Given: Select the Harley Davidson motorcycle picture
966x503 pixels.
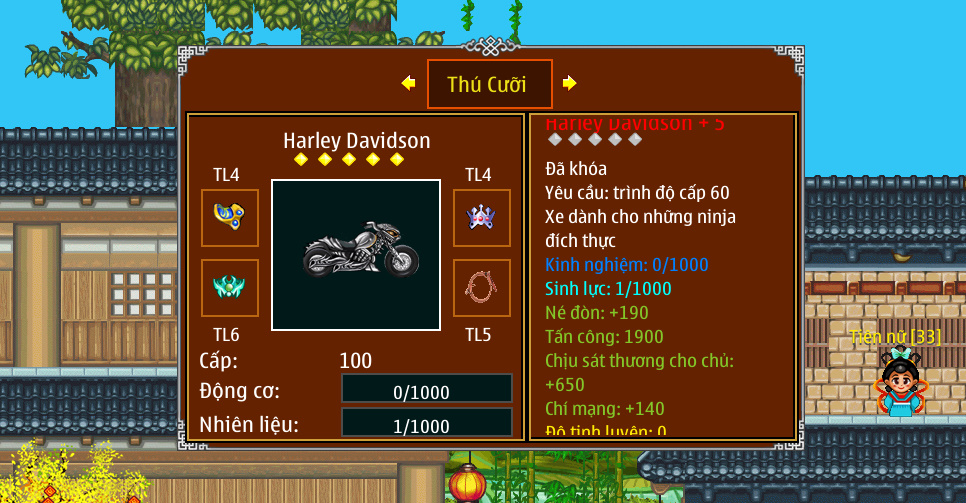Looking at the screenshot, I should coord(356,255).
